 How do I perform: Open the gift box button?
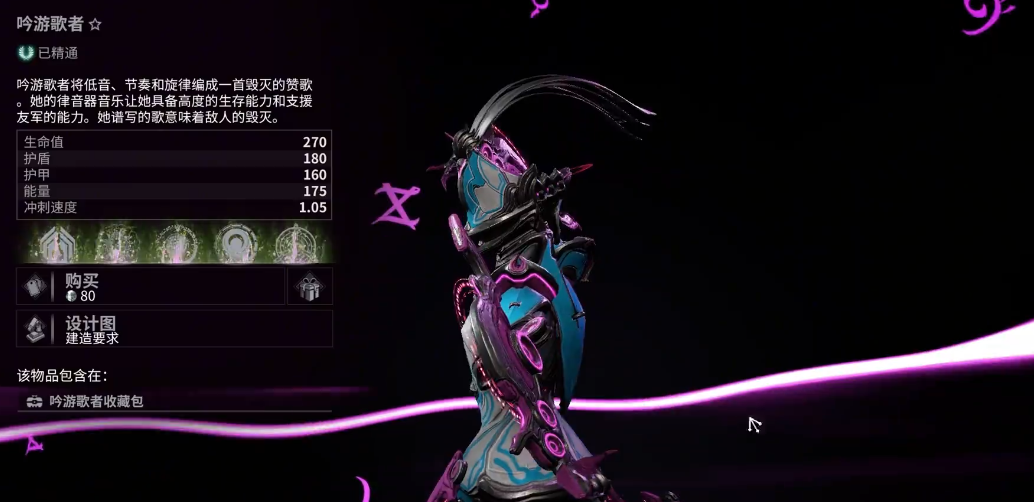(309, 286)
